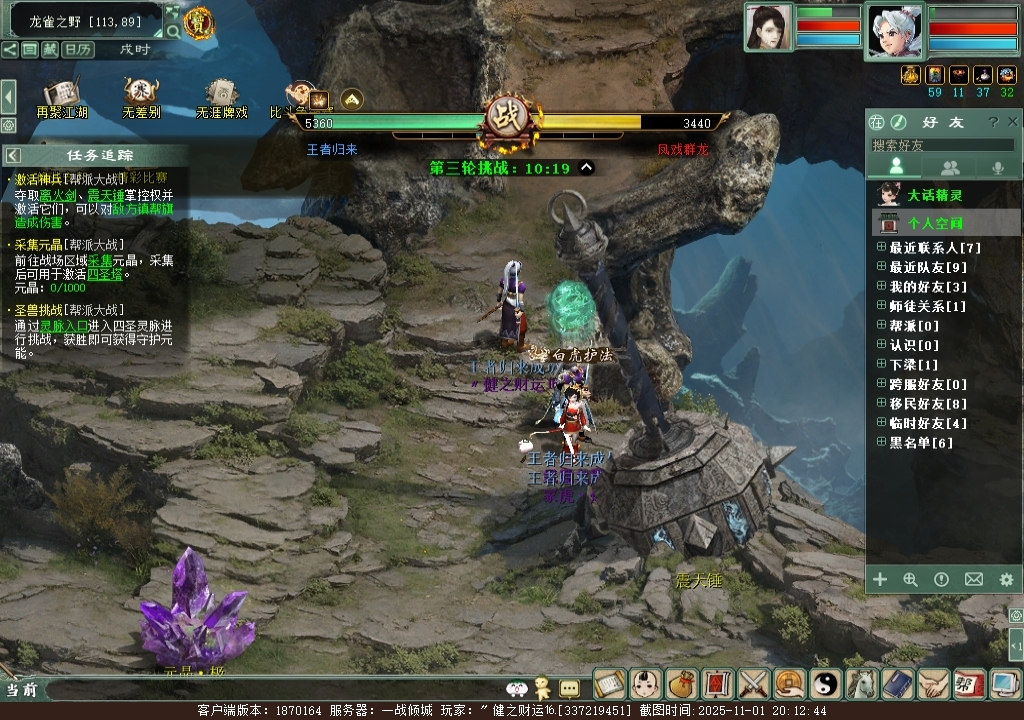Open 个人空间 personal space entry

[935, 223]
